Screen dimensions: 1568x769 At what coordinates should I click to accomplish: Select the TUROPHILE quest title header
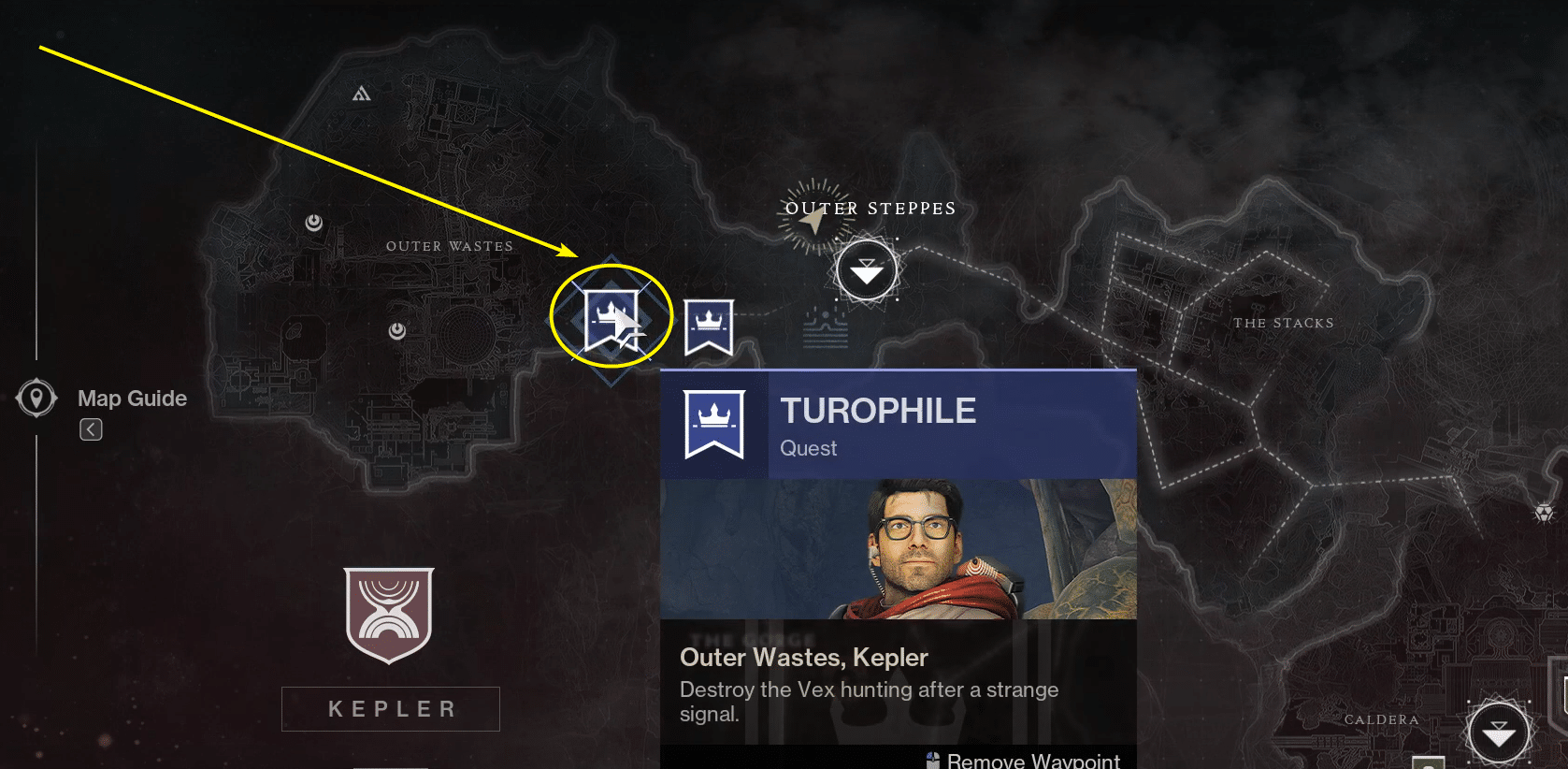pos(877,410)
